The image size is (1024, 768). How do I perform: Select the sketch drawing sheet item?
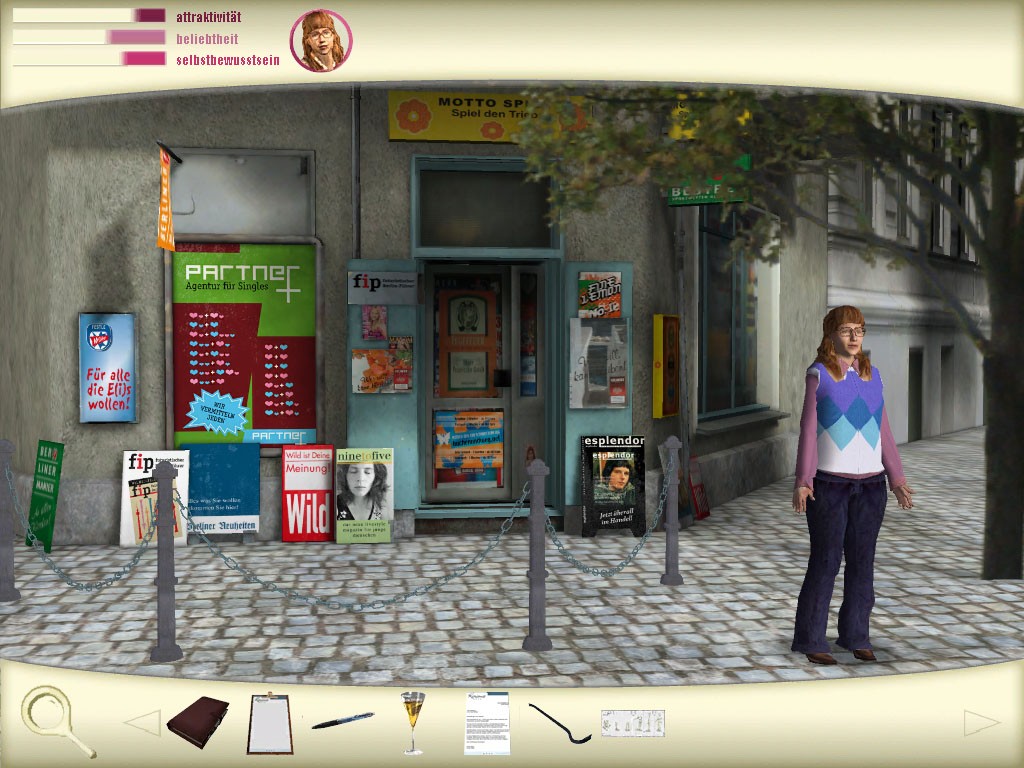click(x=632, y=722)
